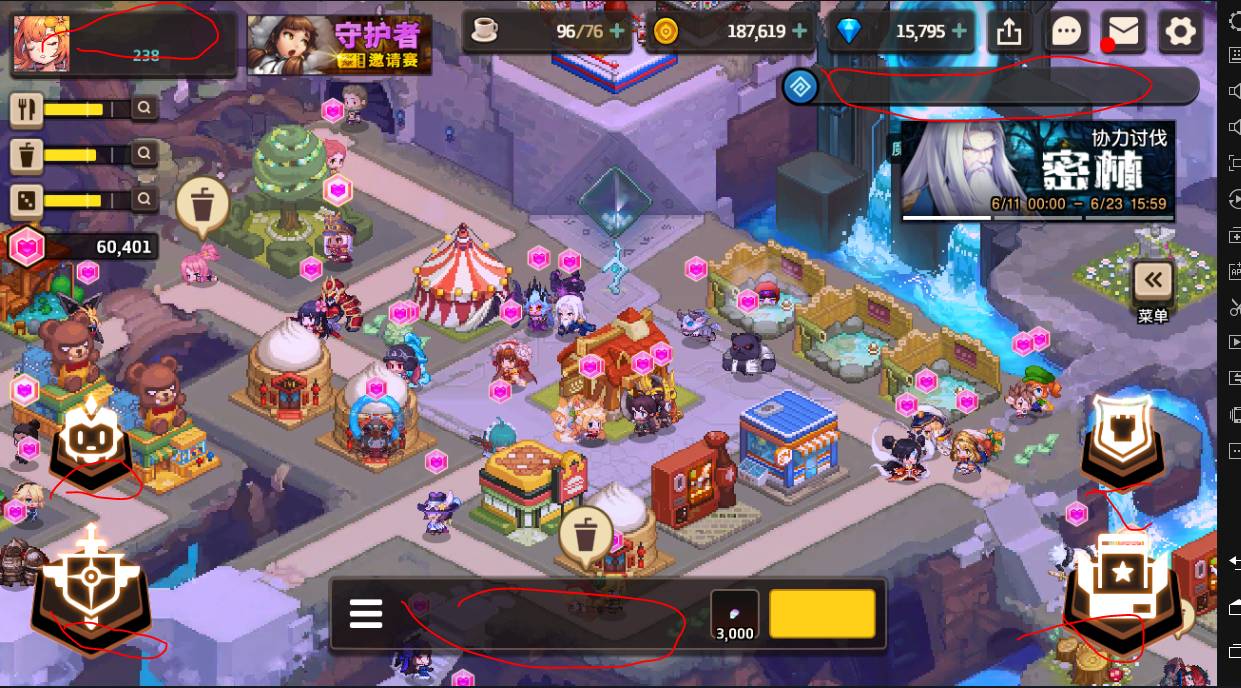Open the player avatar profile
The image size is (1241, 688).
(x=41, y=44)
